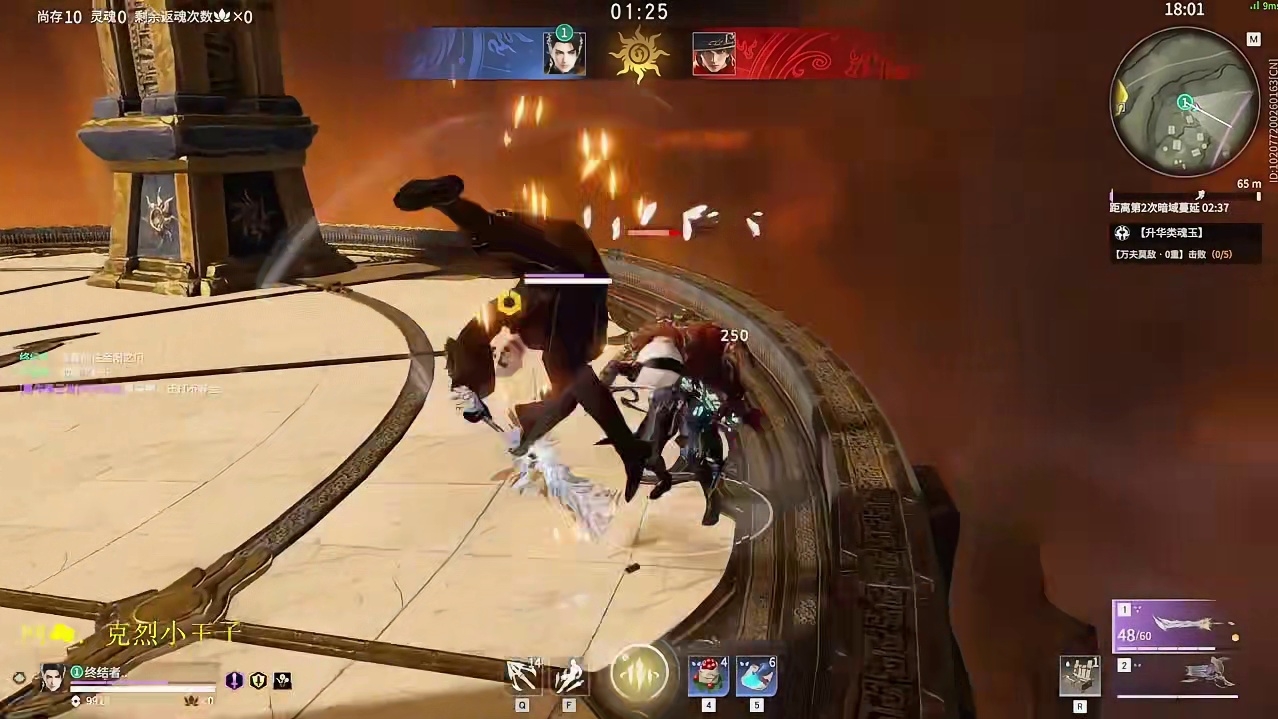Open the circular minimap

click(1185, 102)
